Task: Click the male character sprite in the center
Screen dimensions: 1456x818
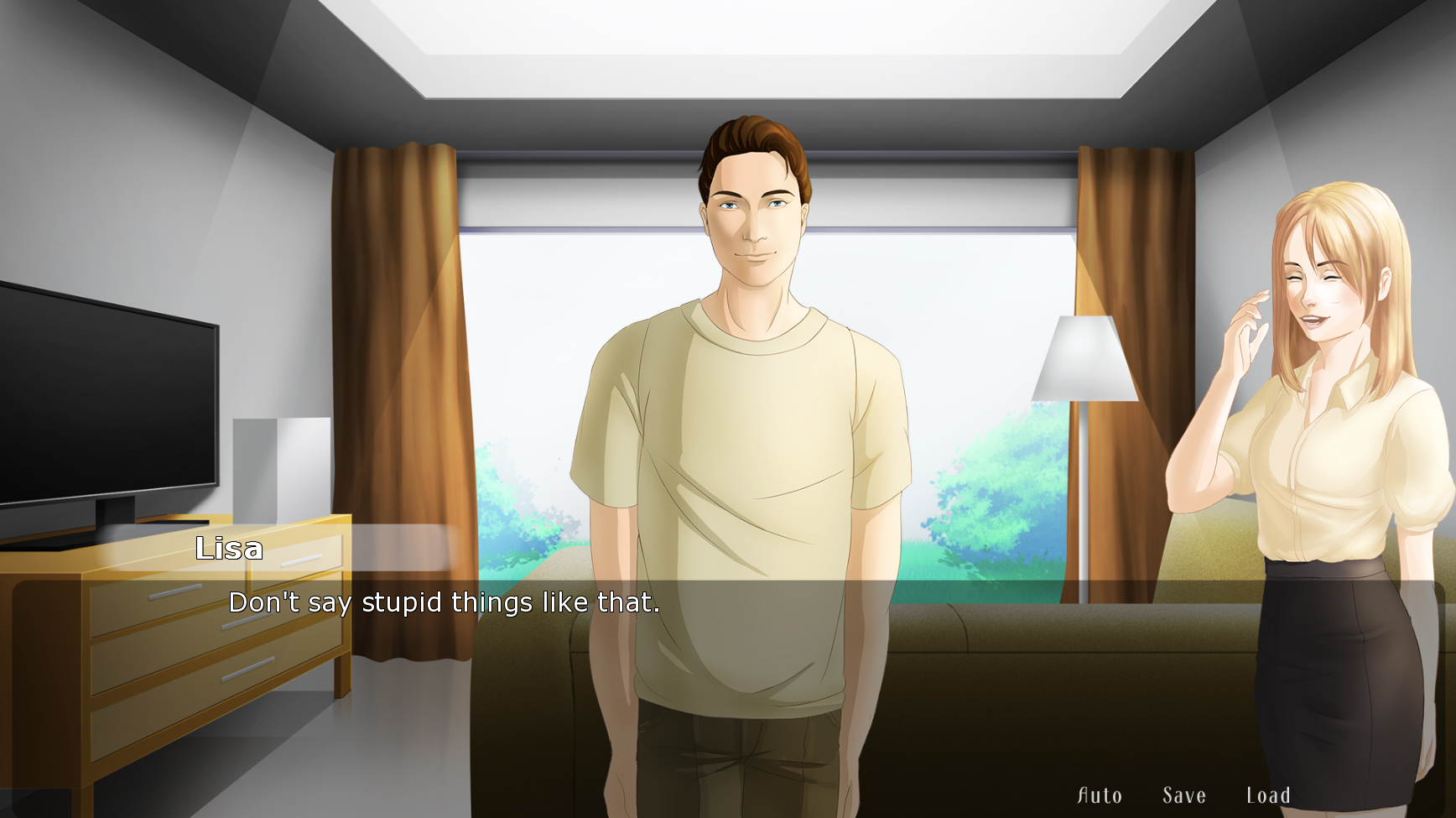Action: pyautogui.click(x=746, y=378)
